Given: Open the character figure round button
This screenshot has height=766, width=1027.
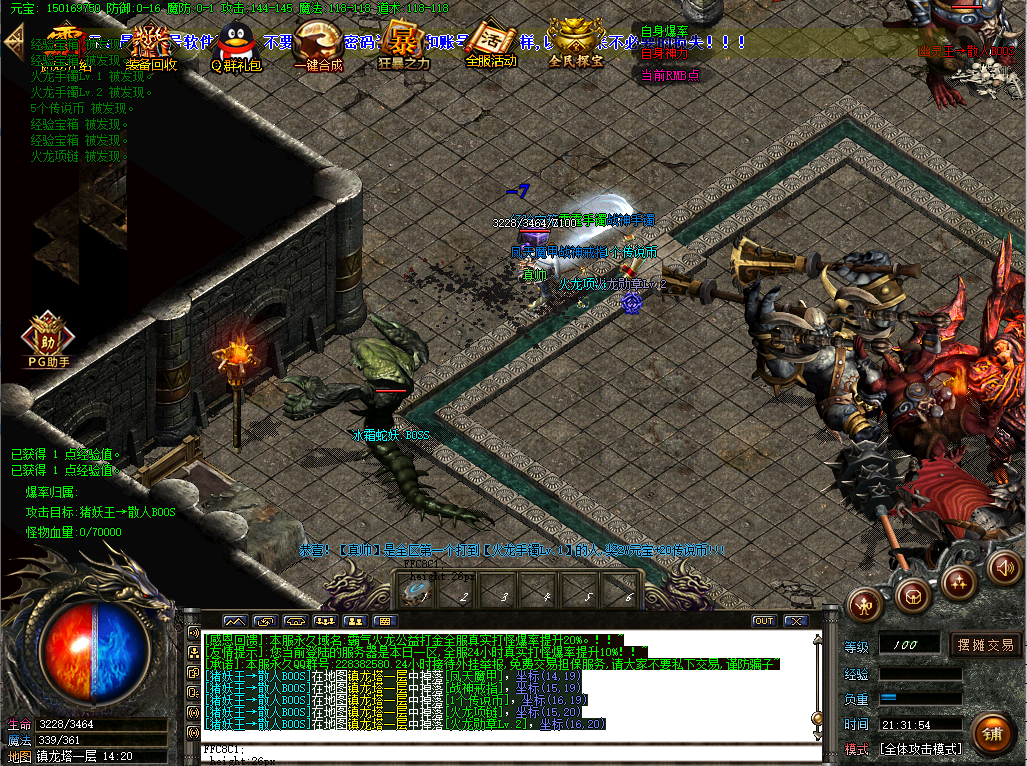Looking at the screenshot, I should click(865, 604).
